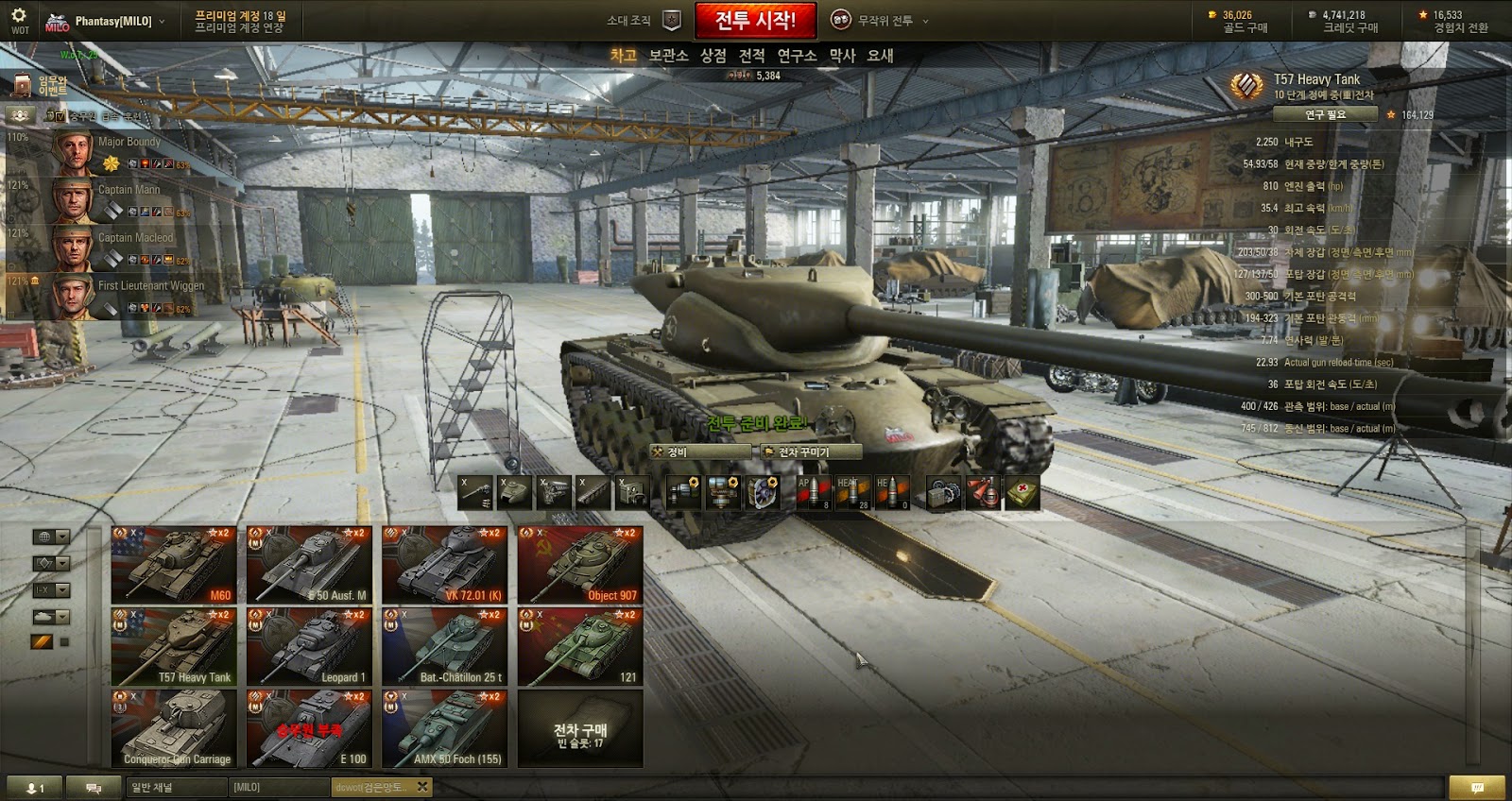Buy a new vehicle via 전차 구매 slot
This screenshot has height=801, width=1512.
tap(580, 728)
